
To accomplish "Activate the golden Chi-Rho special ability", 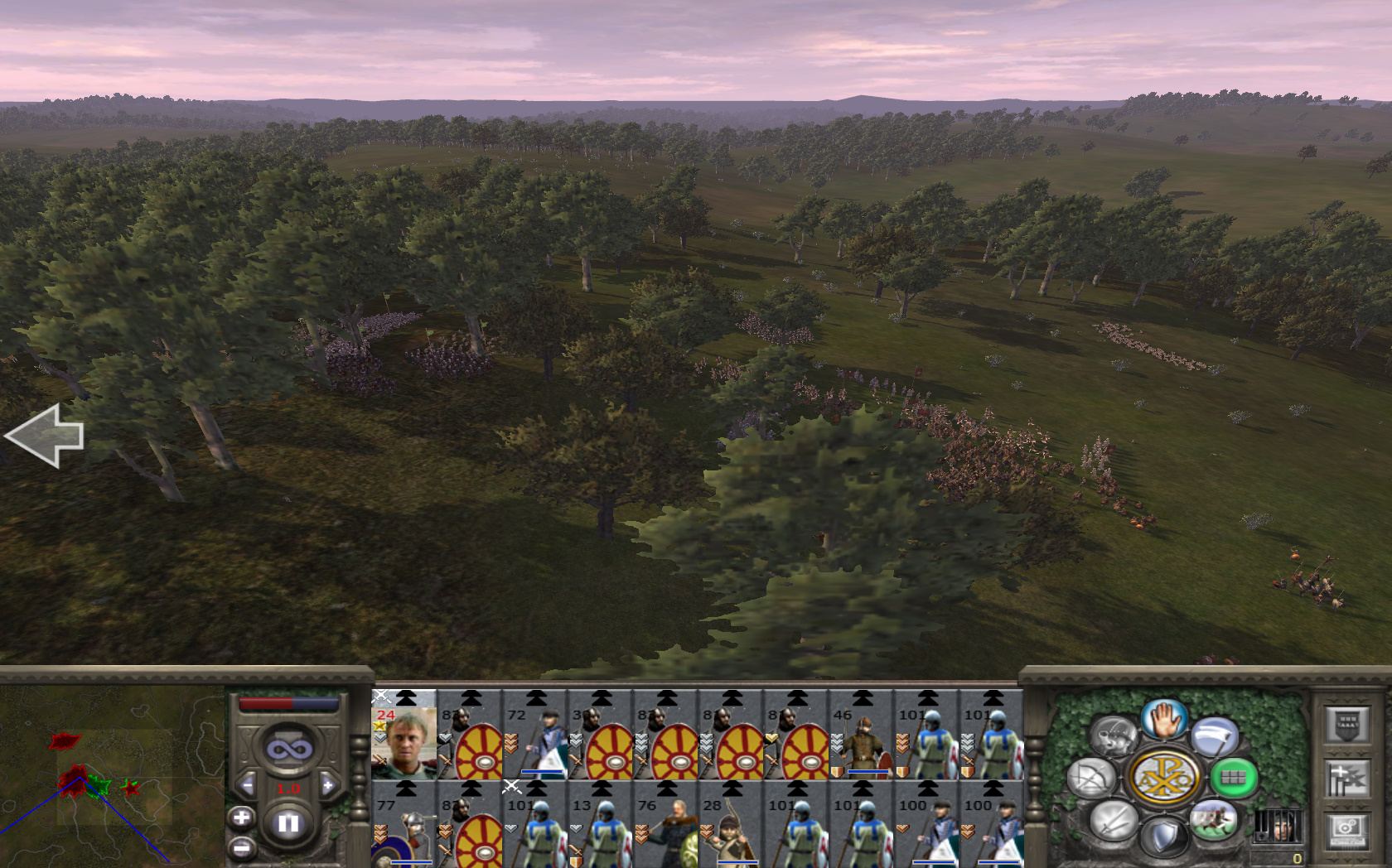I will coord(1164,778).
